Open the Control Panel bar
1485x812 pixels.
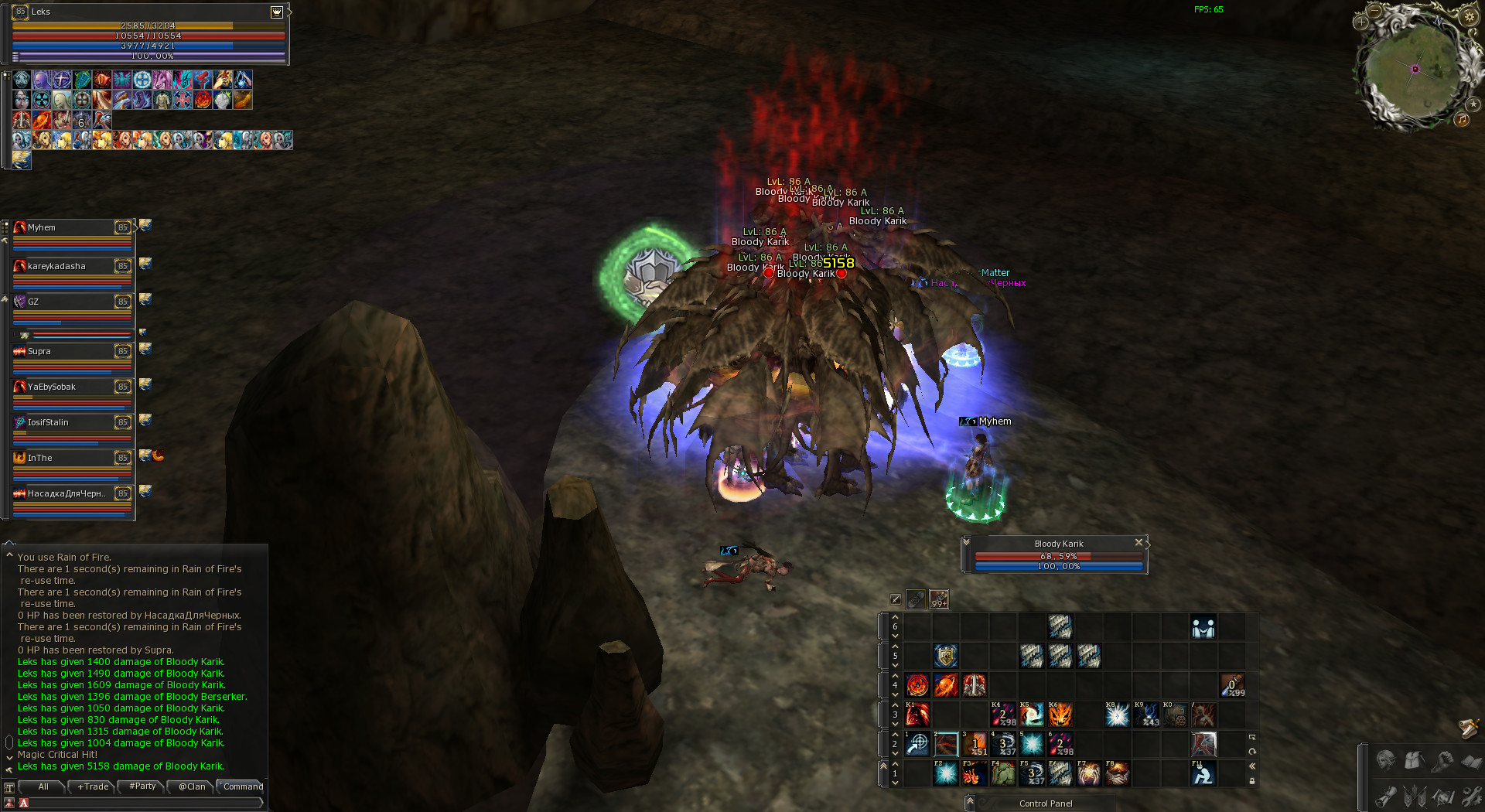click(x=1046, y=803)
